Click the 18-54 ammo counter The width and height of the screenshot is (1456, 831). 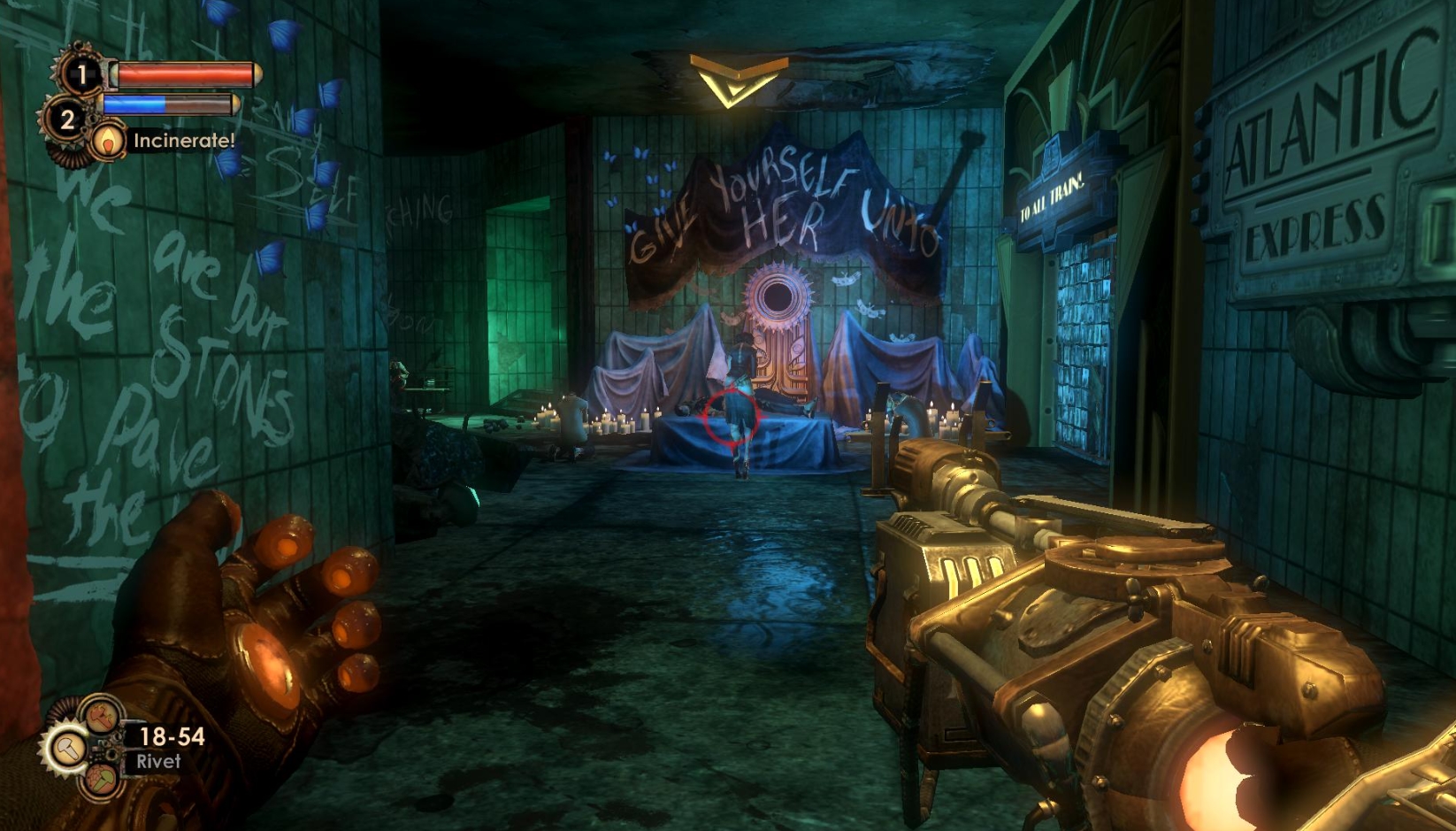172,735
